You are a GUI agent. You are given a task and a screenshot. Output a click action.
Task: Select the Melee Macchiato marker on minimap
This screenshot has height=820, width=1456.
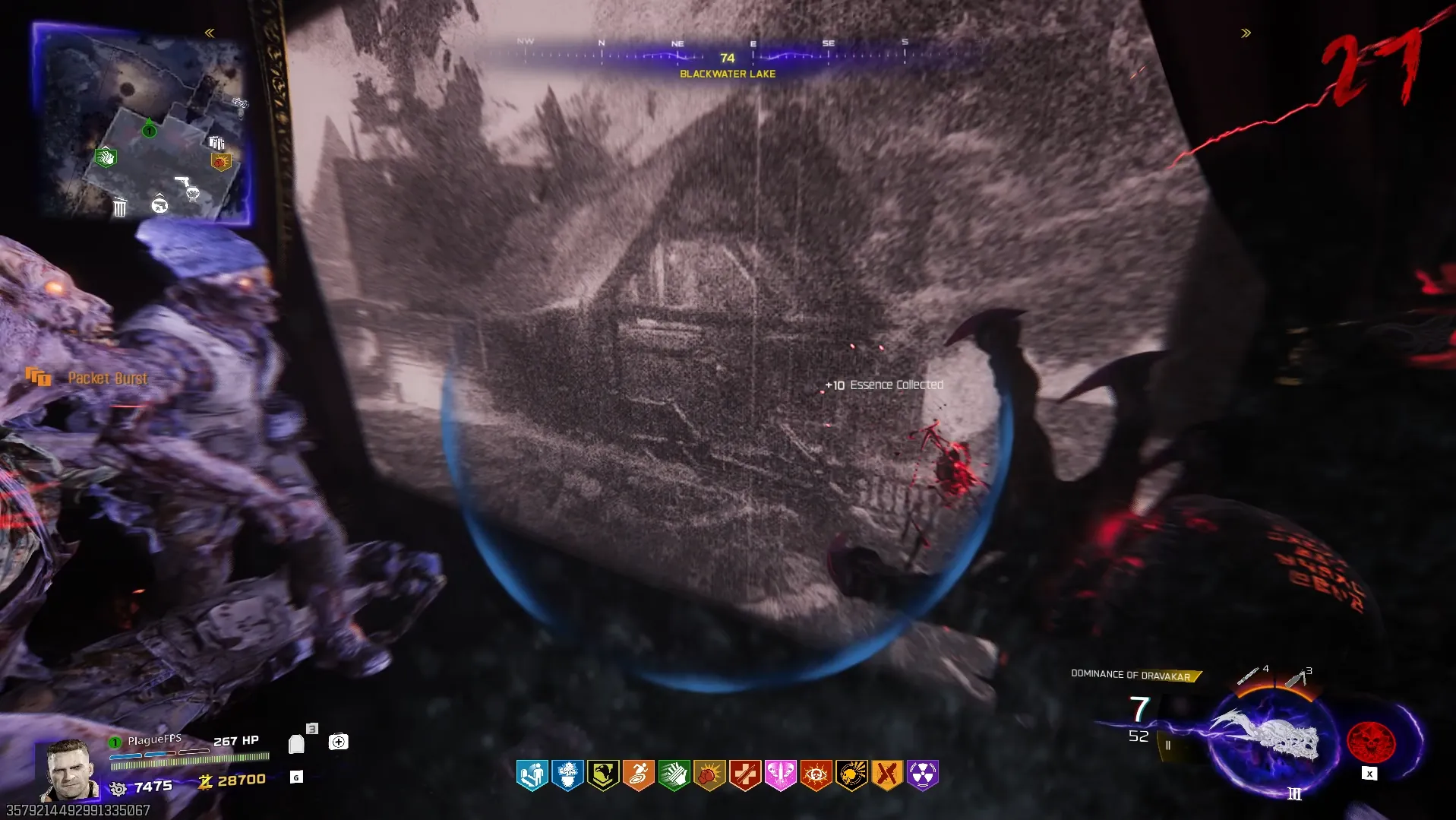pyautogui.click(x=221, y=161)
